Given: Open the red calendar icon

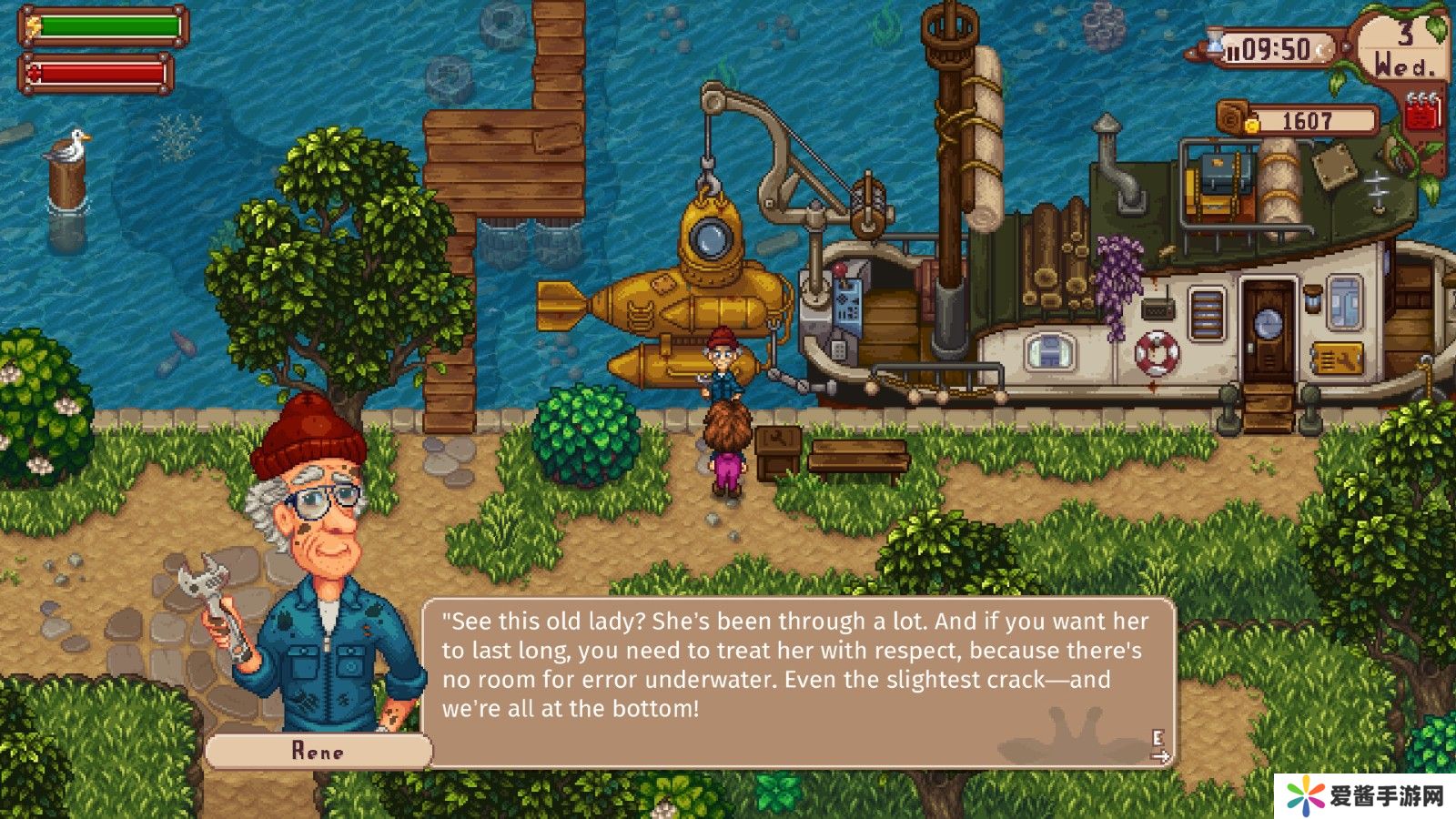Looking at the screenshot, I should pos(1421,111).
